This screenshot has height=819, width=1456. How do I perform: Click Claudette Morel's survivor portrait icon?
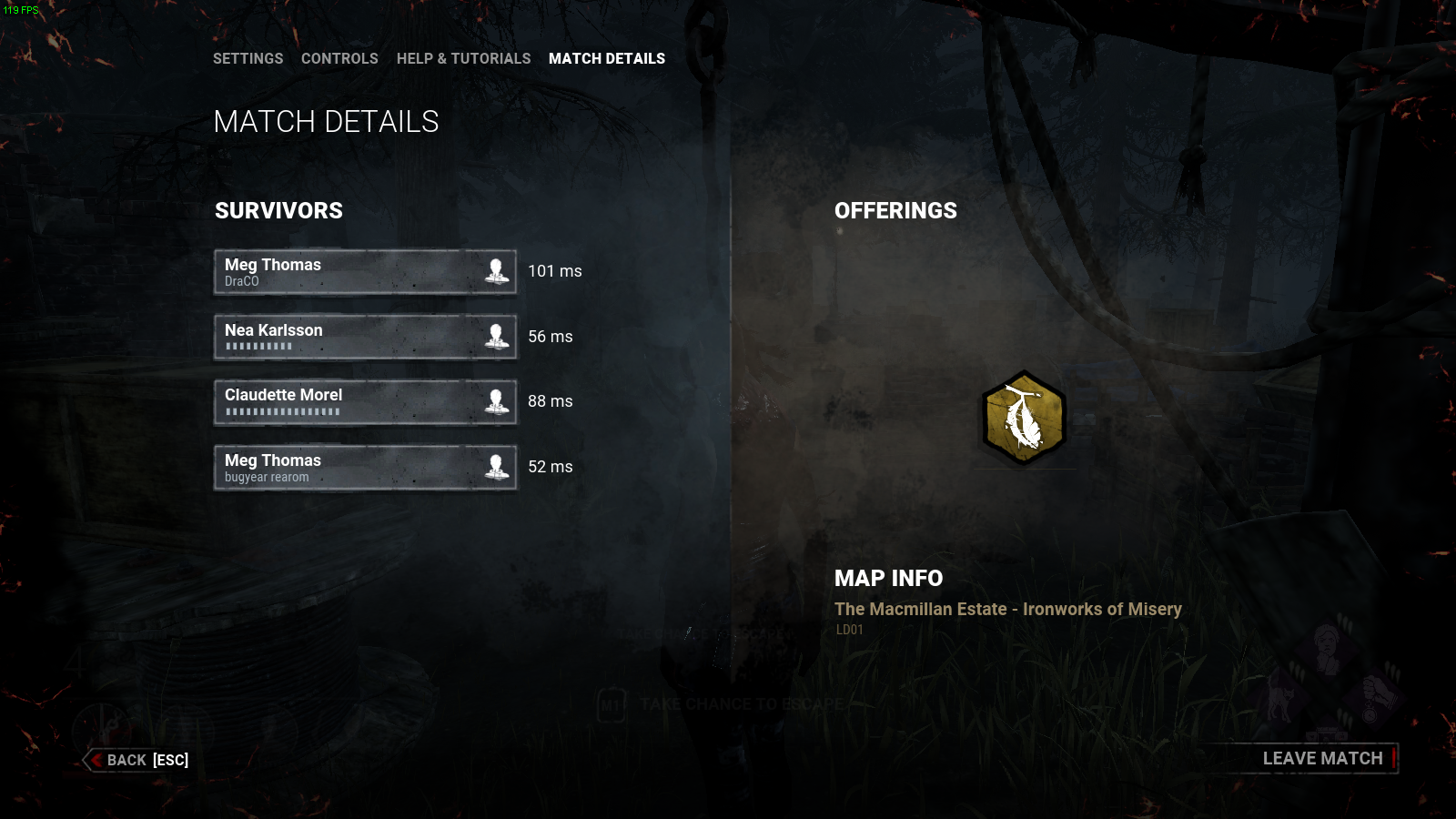point(497,401)
